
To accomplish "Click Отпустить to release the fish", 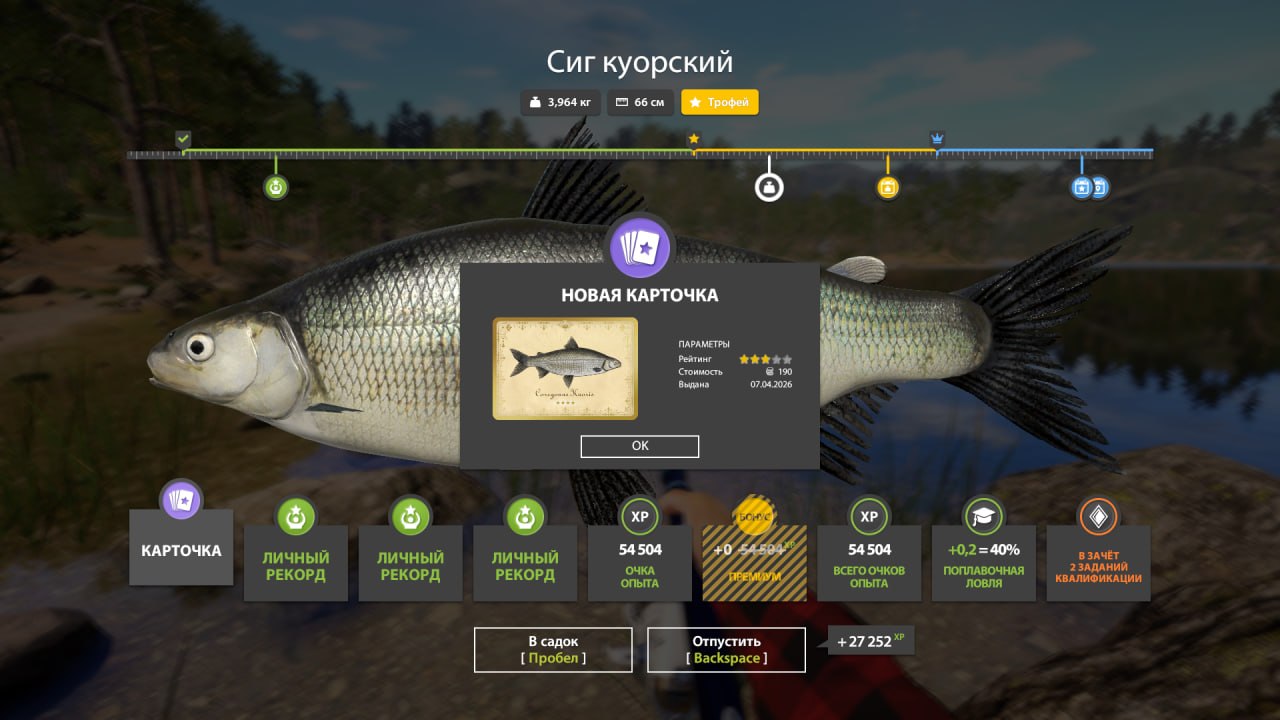I will click(726, 649).
